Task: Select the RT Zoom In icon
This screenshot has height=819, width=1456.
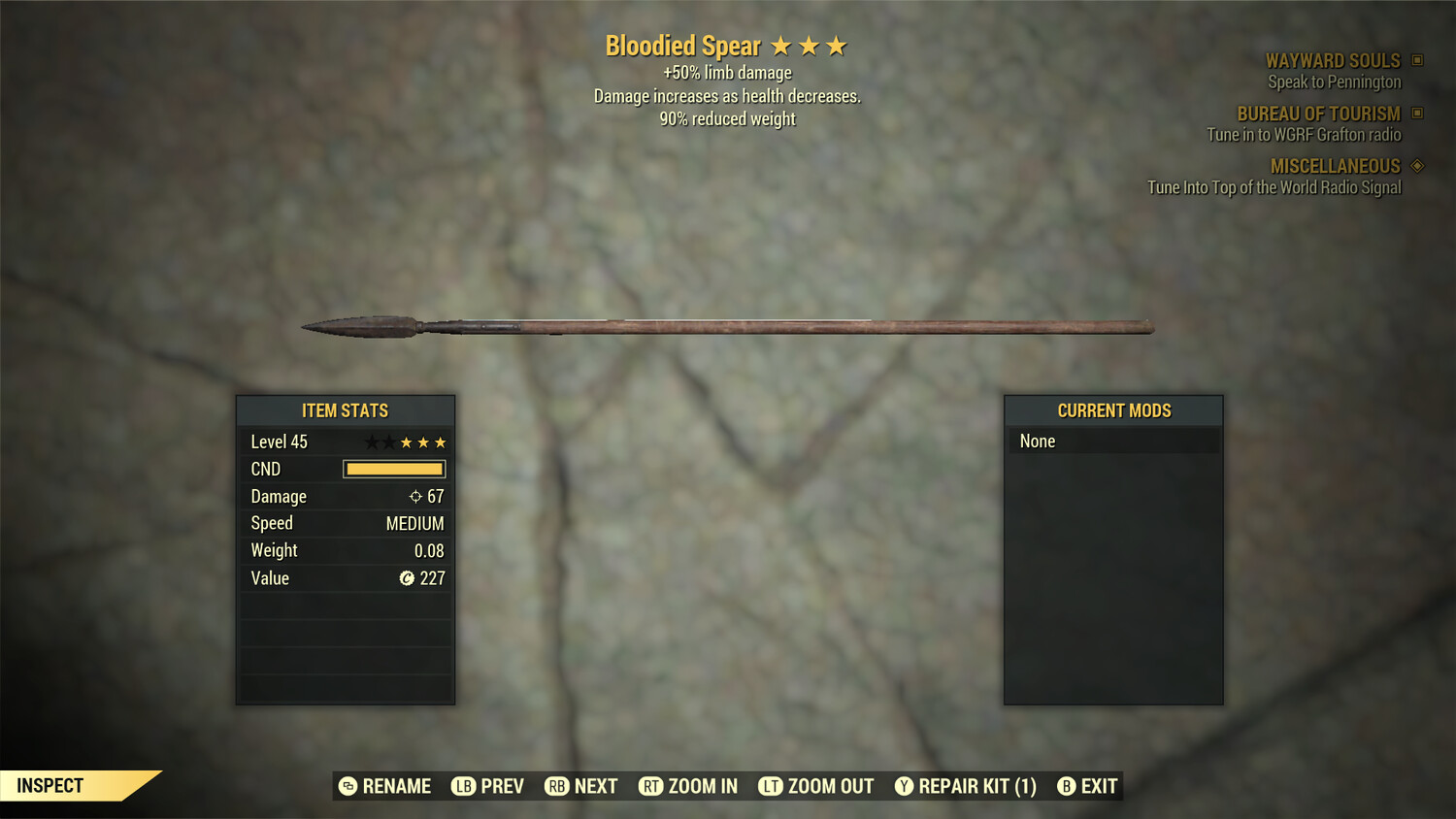Action: [651, 786]
